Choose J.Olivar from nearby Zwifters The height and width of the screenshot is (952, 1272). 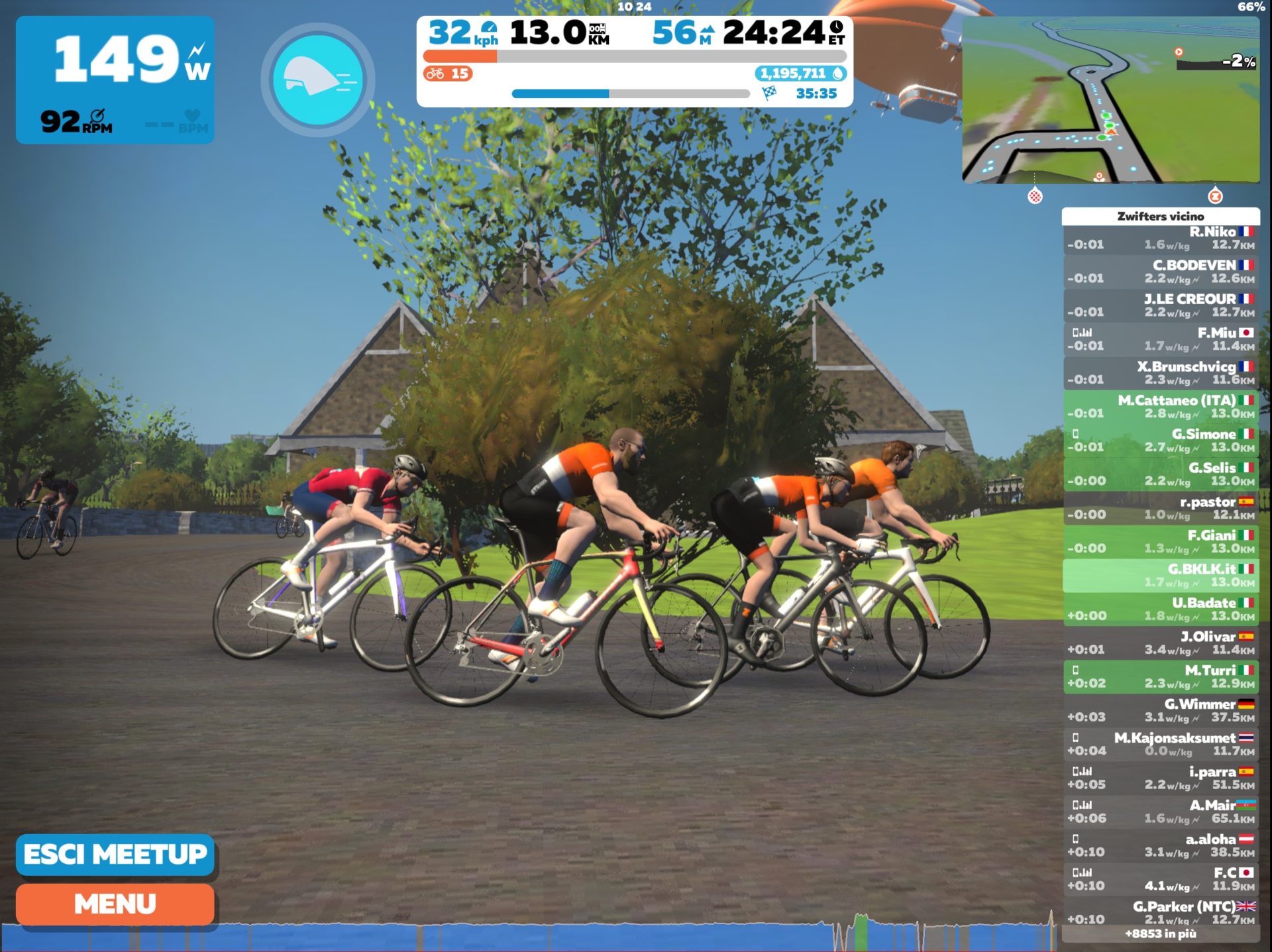pos(1161,643)
